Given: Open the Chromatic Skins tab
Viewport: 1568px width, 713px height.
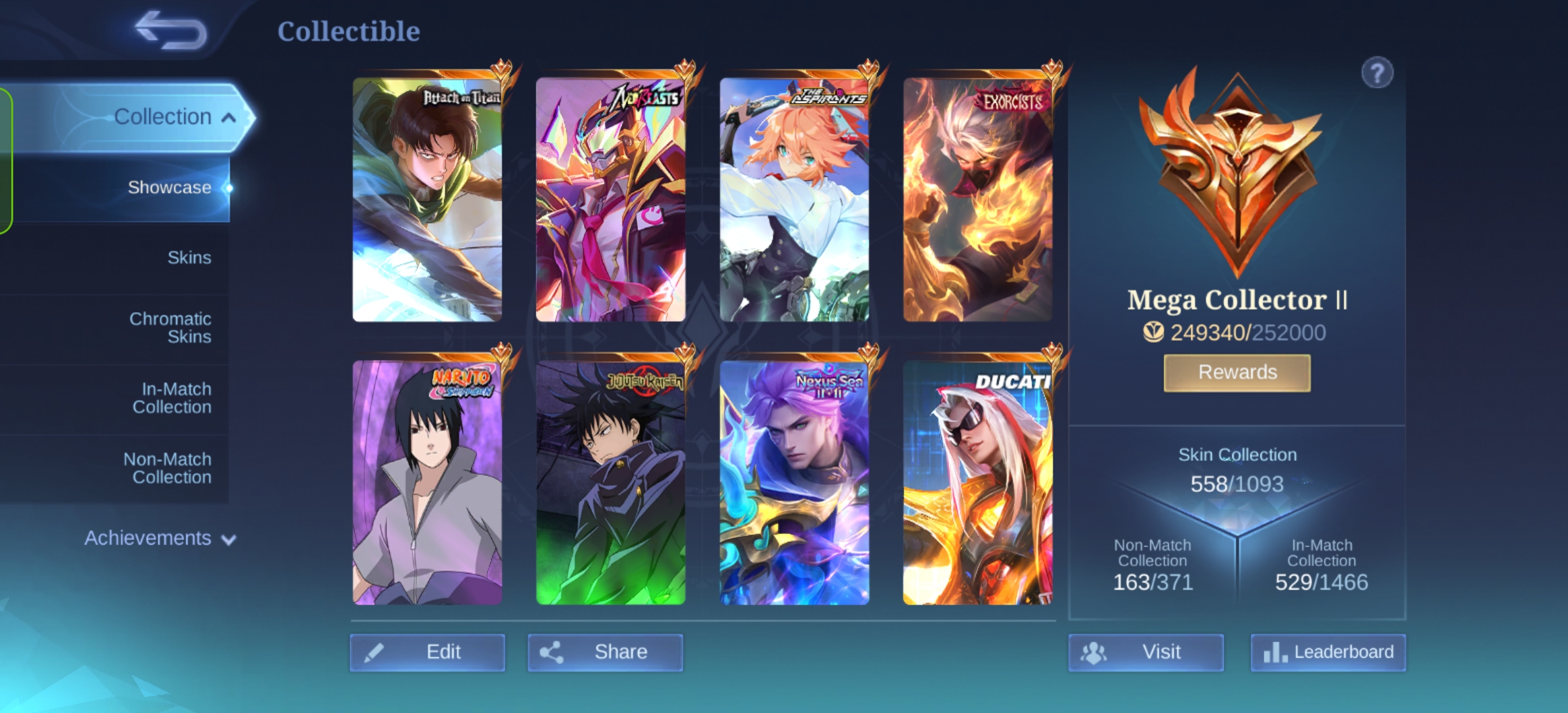Looking at the screenshot, I should [170, 327].
